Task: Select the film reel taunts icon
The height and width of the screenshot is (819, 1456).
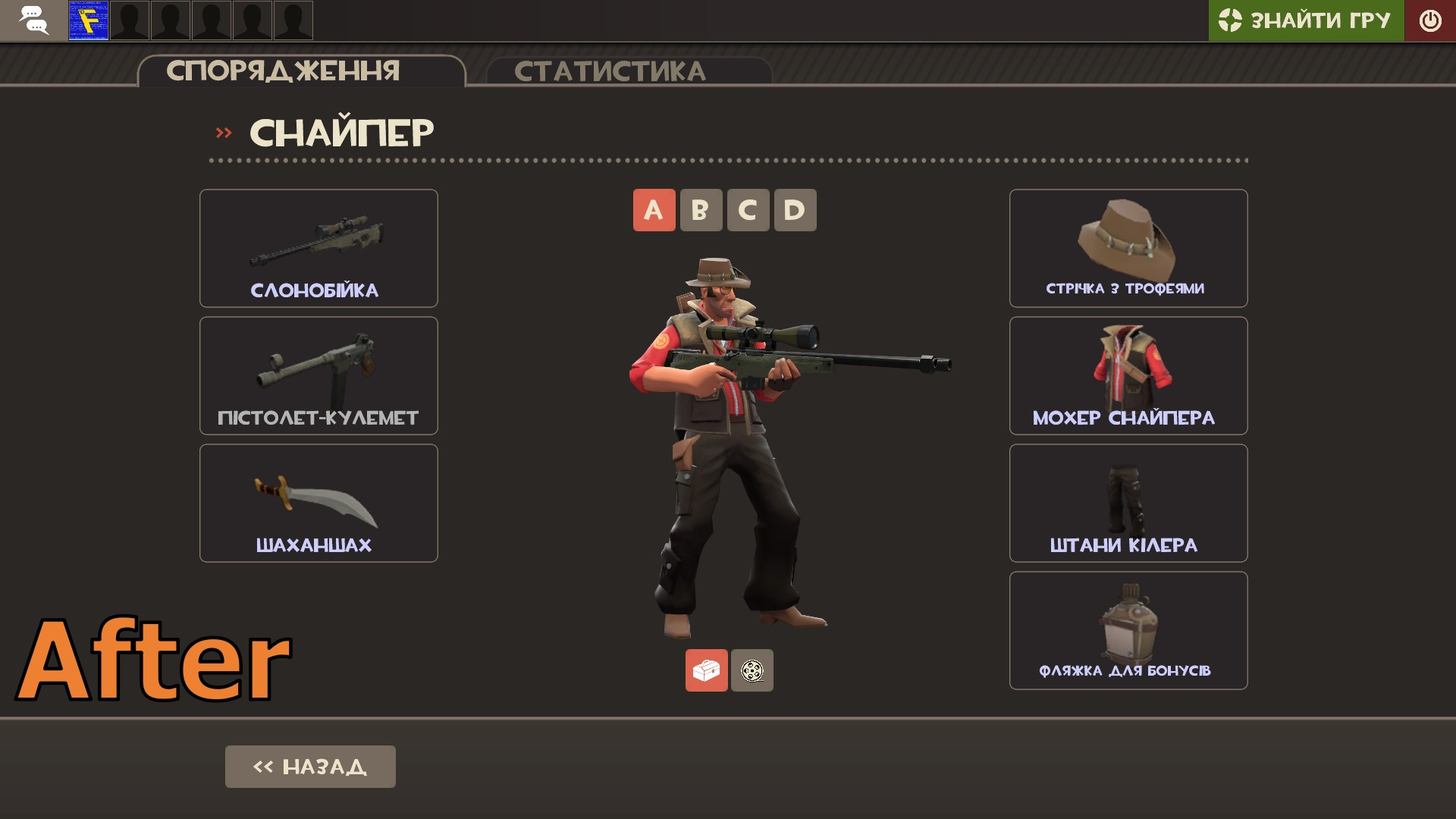Action: (x=752, y=670)
